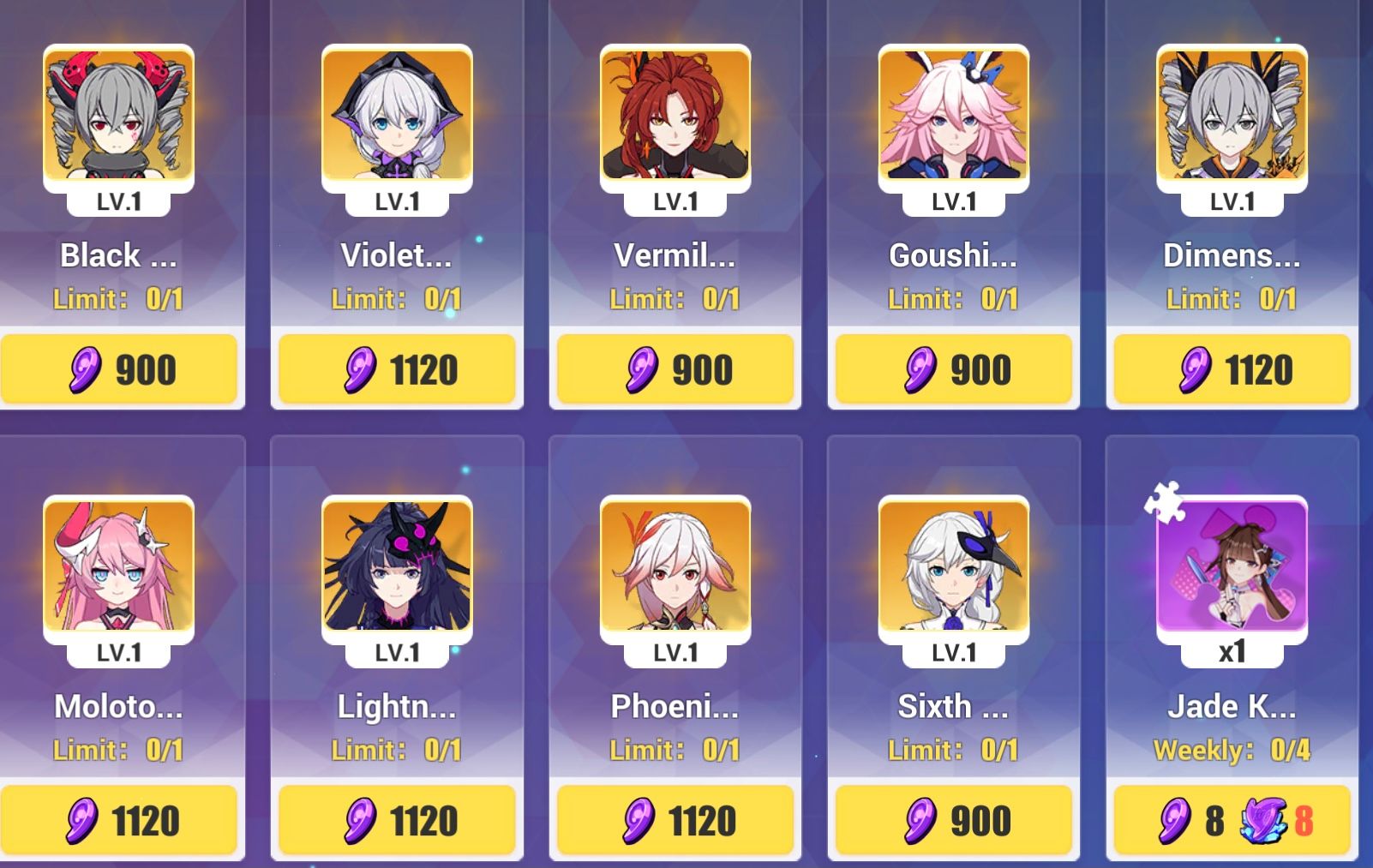Select the Dimens character portrait
1373x868 pixels.
click(1232, 117)
